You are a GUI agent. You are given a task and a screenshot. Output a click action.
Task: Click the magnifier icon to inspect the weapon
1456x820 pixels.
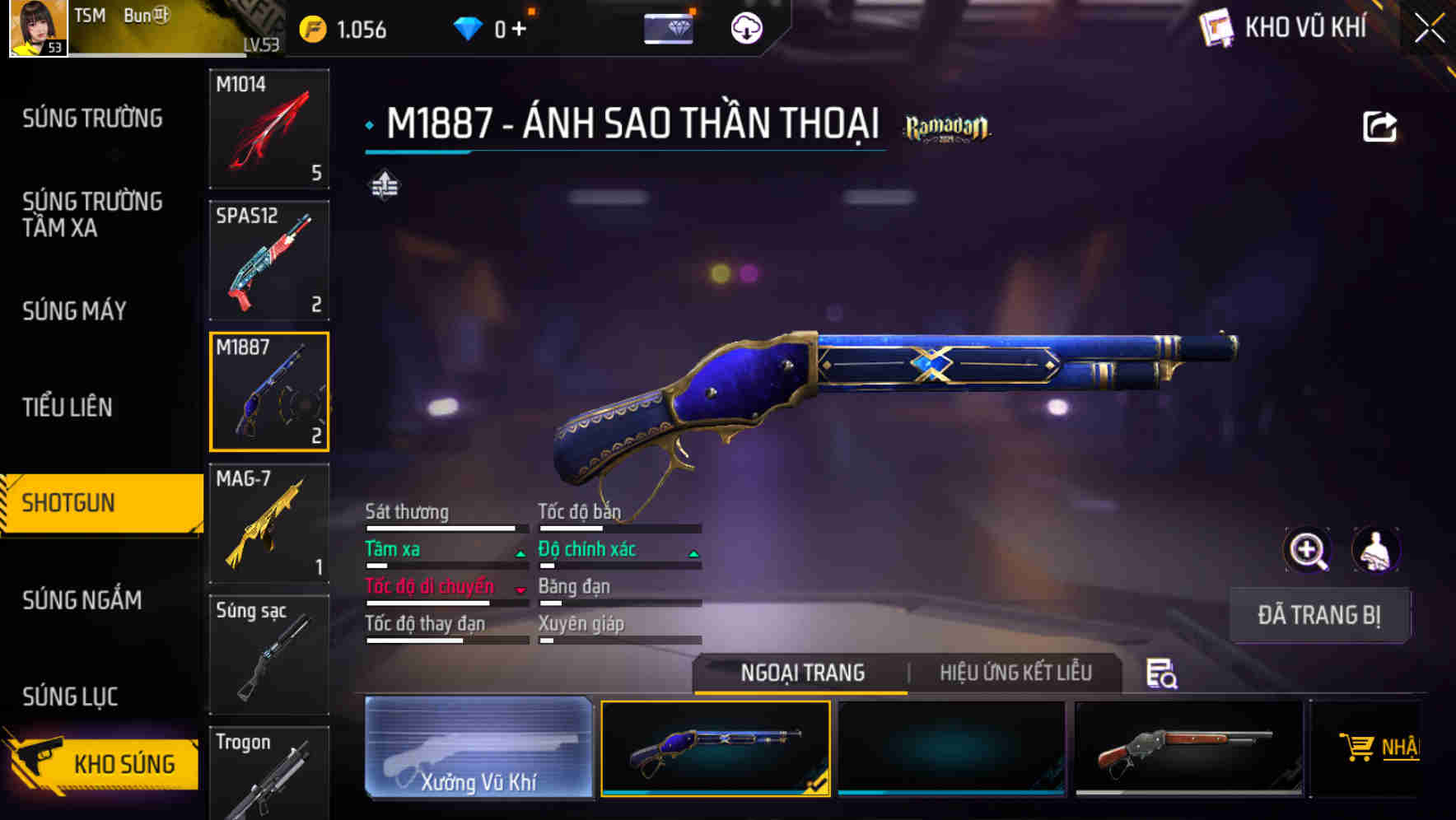point(1305,550)
